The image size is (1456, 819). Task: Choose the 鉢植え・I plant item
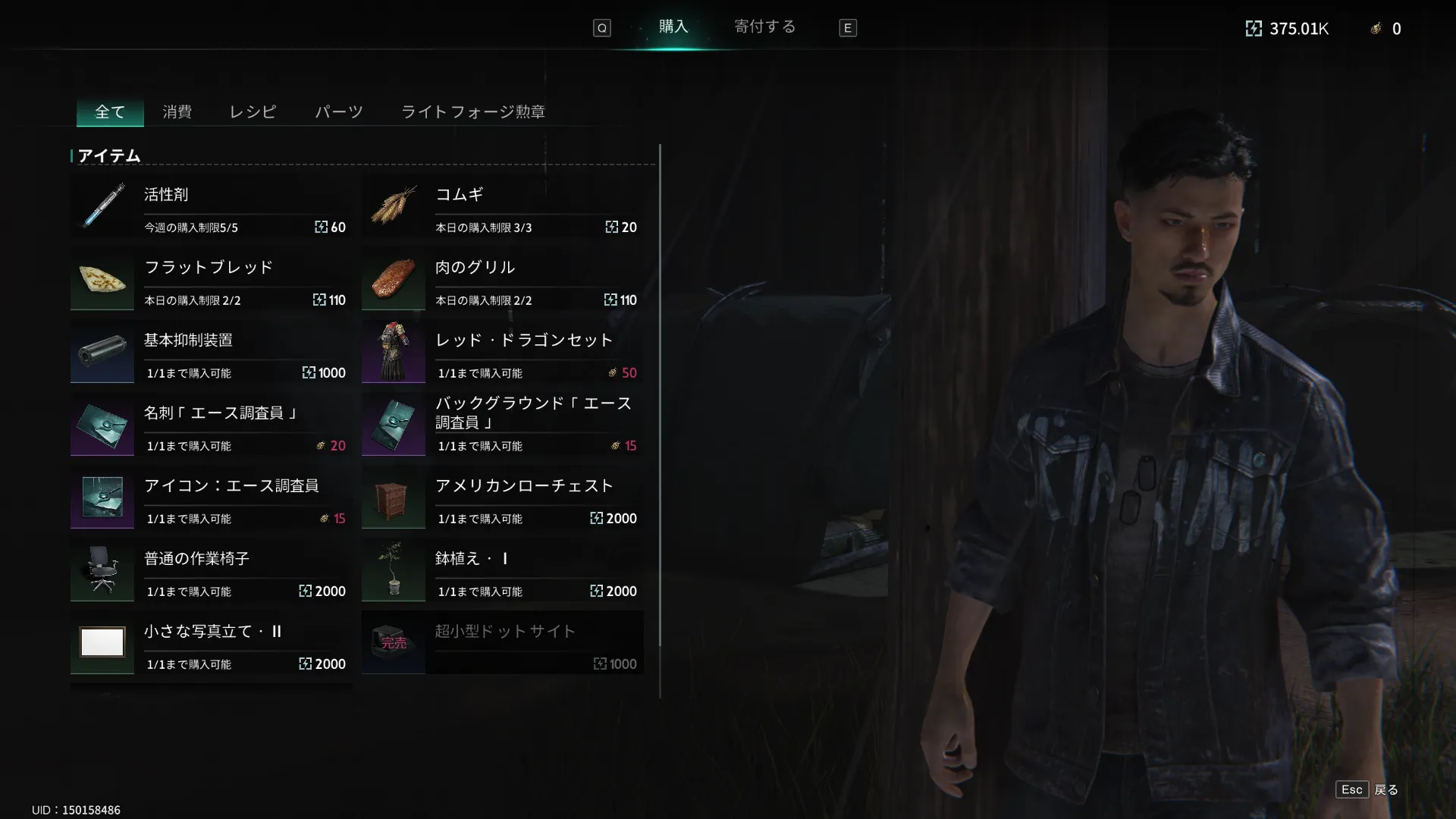pyautogui.click(x=502, y=572)
